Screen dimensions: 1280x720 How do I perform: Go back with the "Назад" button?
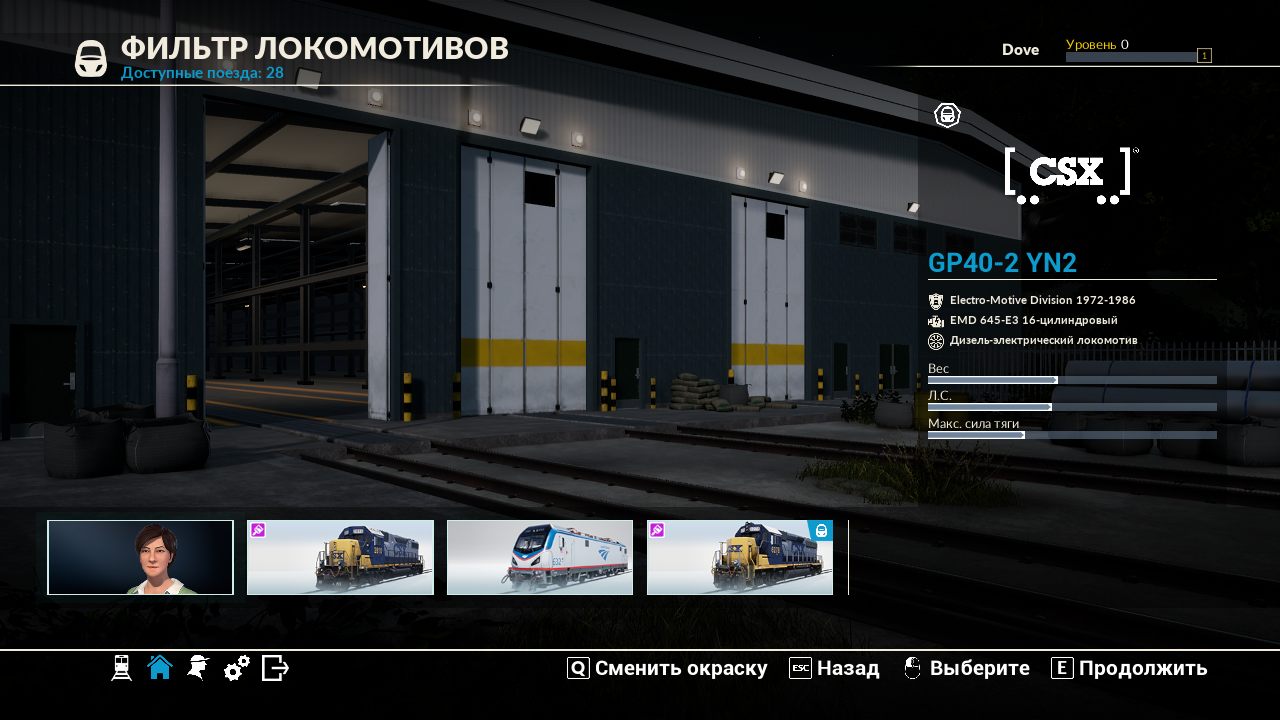(835, 668)
